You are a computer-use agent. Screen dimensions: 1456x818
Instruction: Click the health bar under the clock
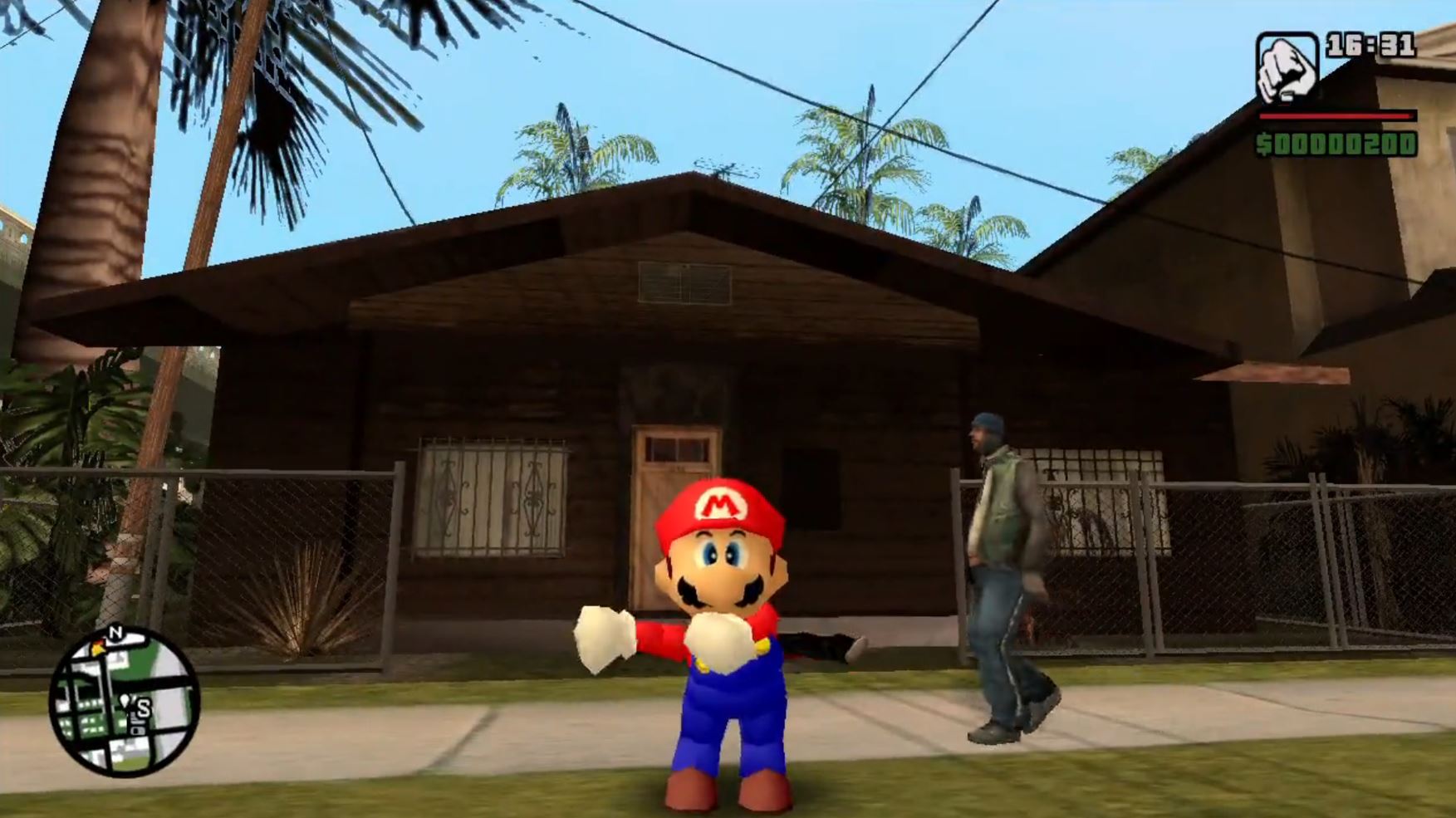click(1336, 116)
